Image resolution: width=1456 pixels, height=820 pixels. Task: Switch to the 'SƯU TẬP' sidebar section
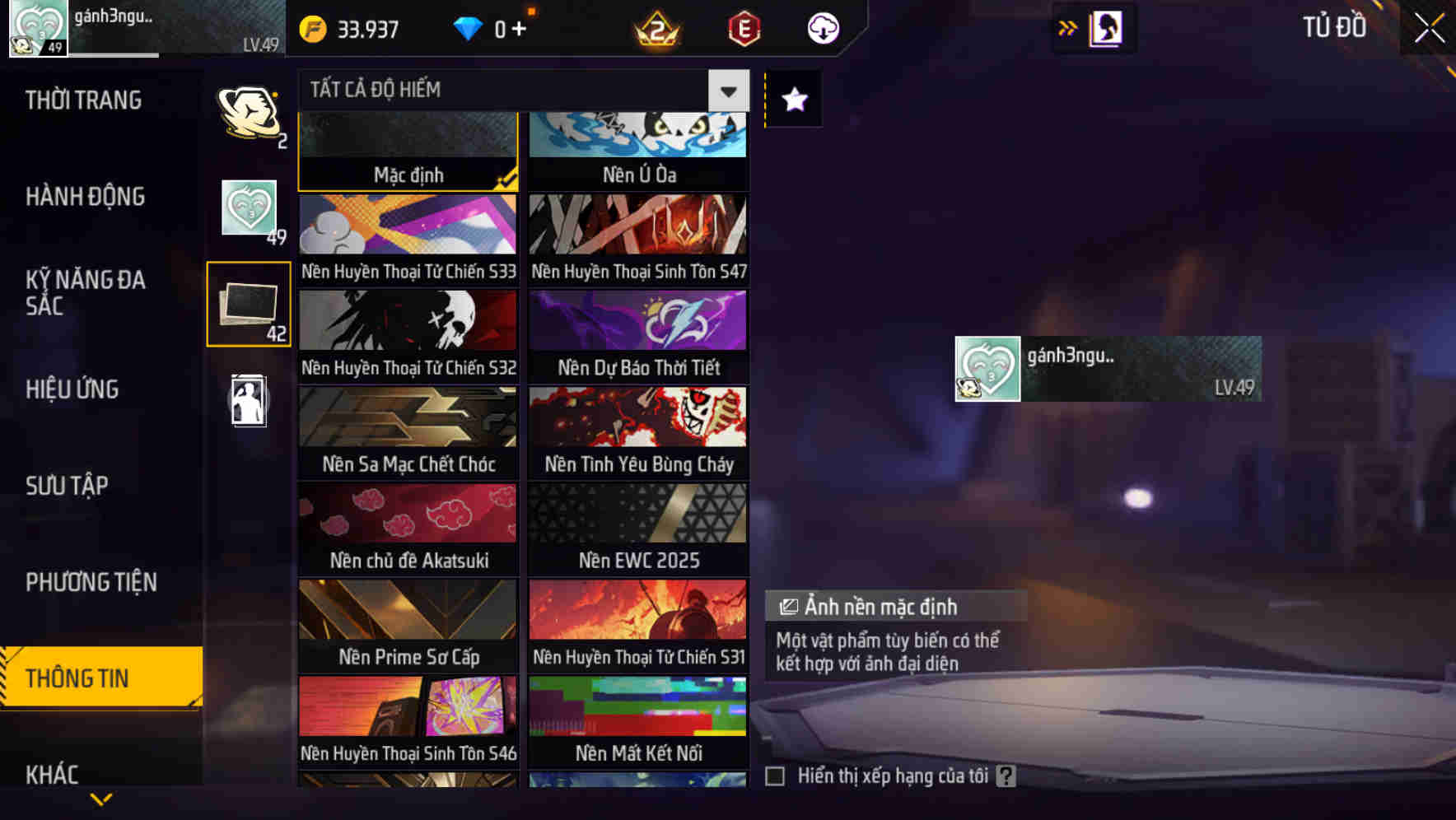point(69,486)
